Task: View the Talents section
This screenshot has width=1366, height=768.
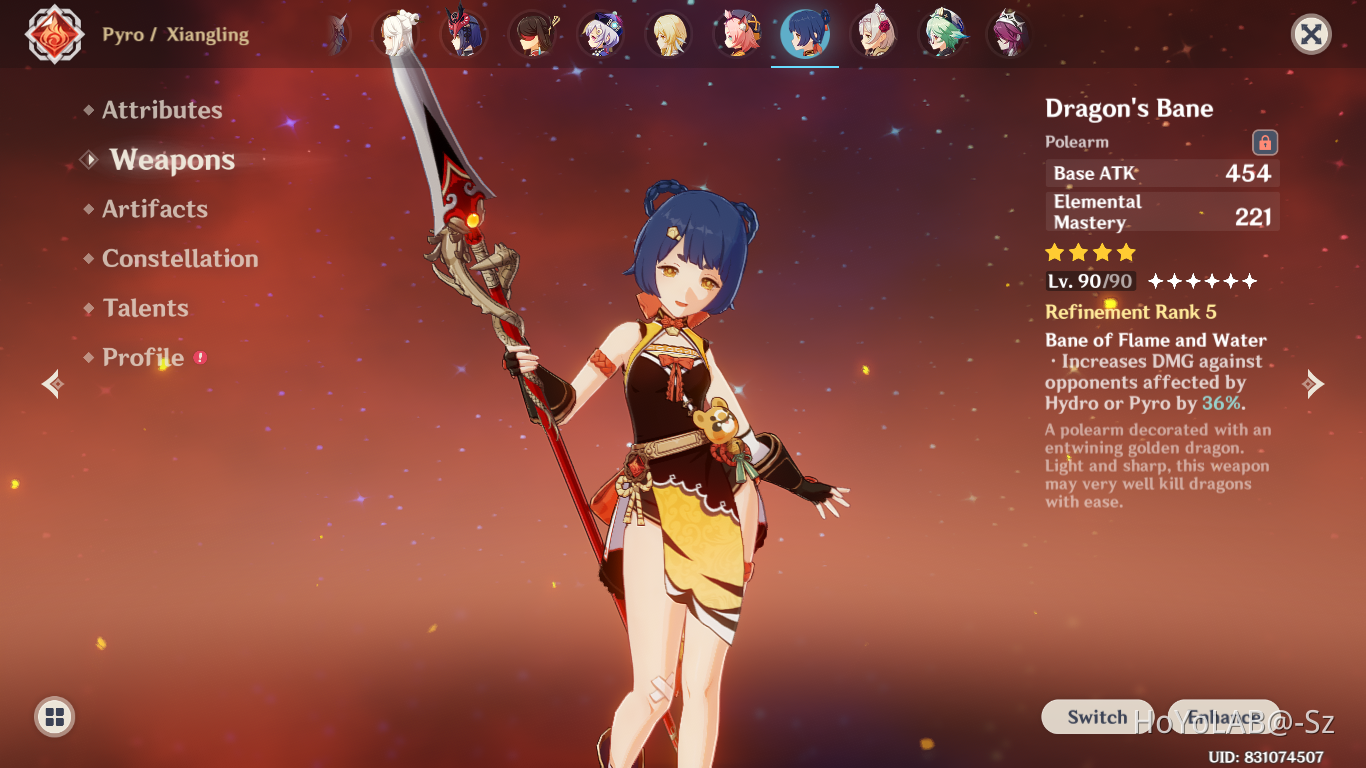Action: pyautogui.click(x=145, y=308)
